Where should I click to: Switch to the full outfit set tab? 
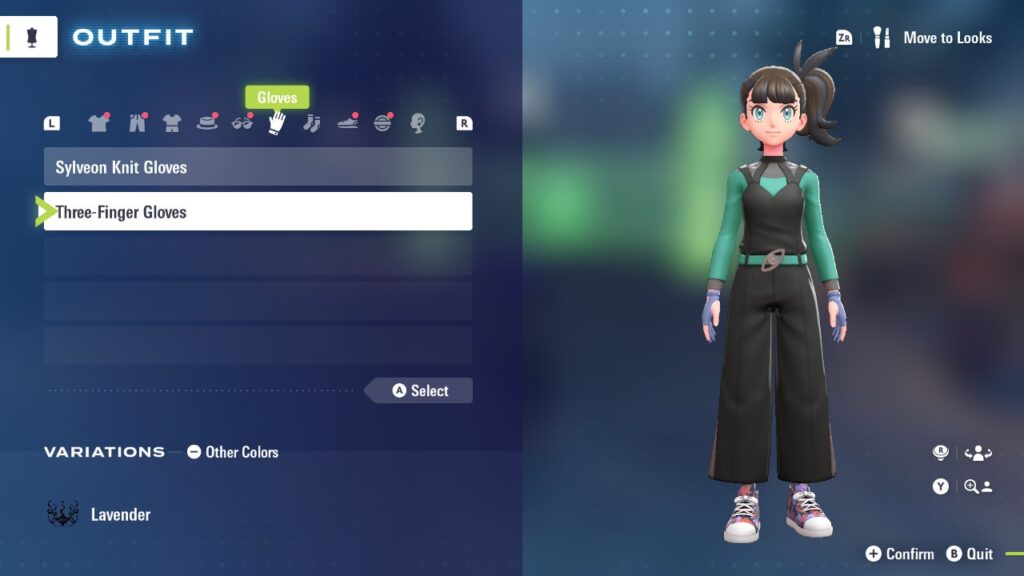tap(172, 123)
